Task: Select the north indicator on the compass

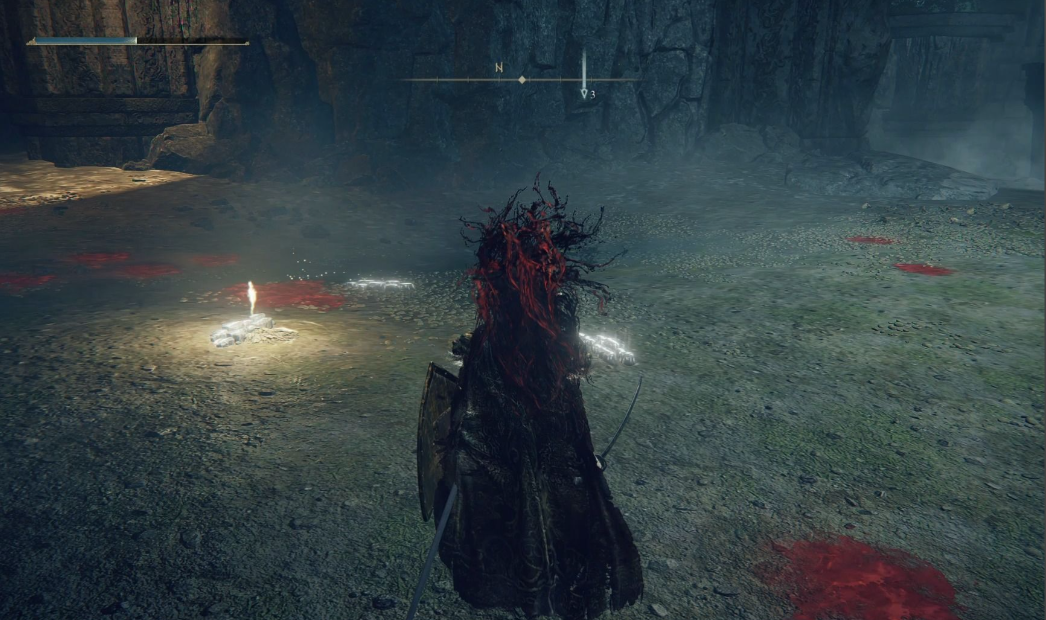Action: tap(498, 68)
